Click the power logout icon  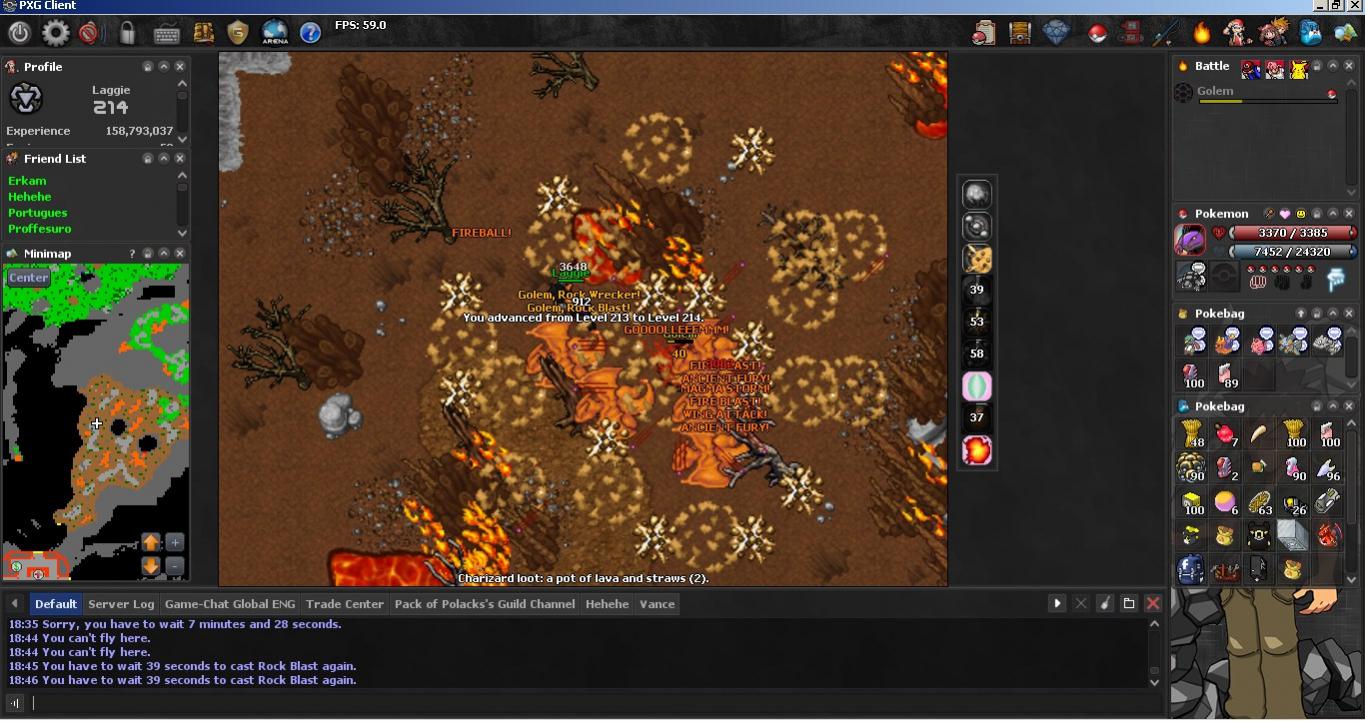pos(19,33)
